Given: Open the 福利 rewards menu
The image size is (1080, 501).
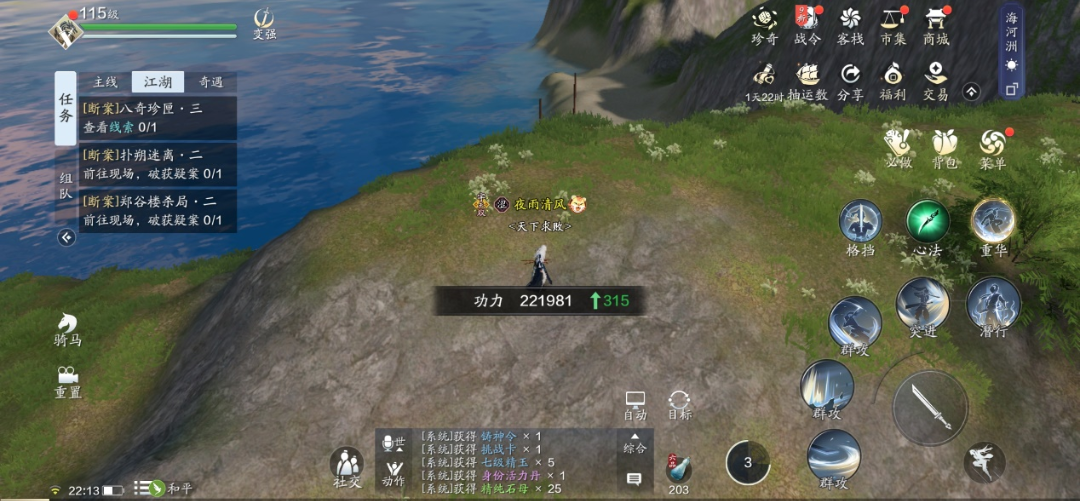Looking at the screenshot, I should (x=893, y=80).
